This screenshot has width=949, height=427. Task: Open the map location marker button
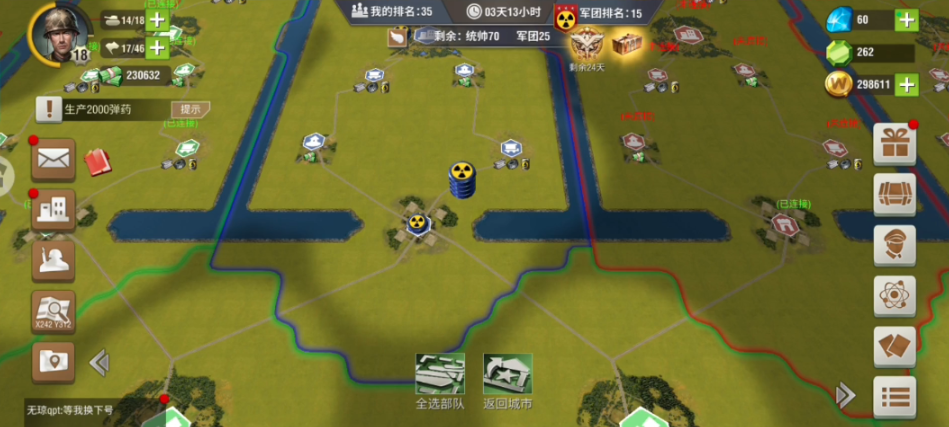[x=53, y=362]
